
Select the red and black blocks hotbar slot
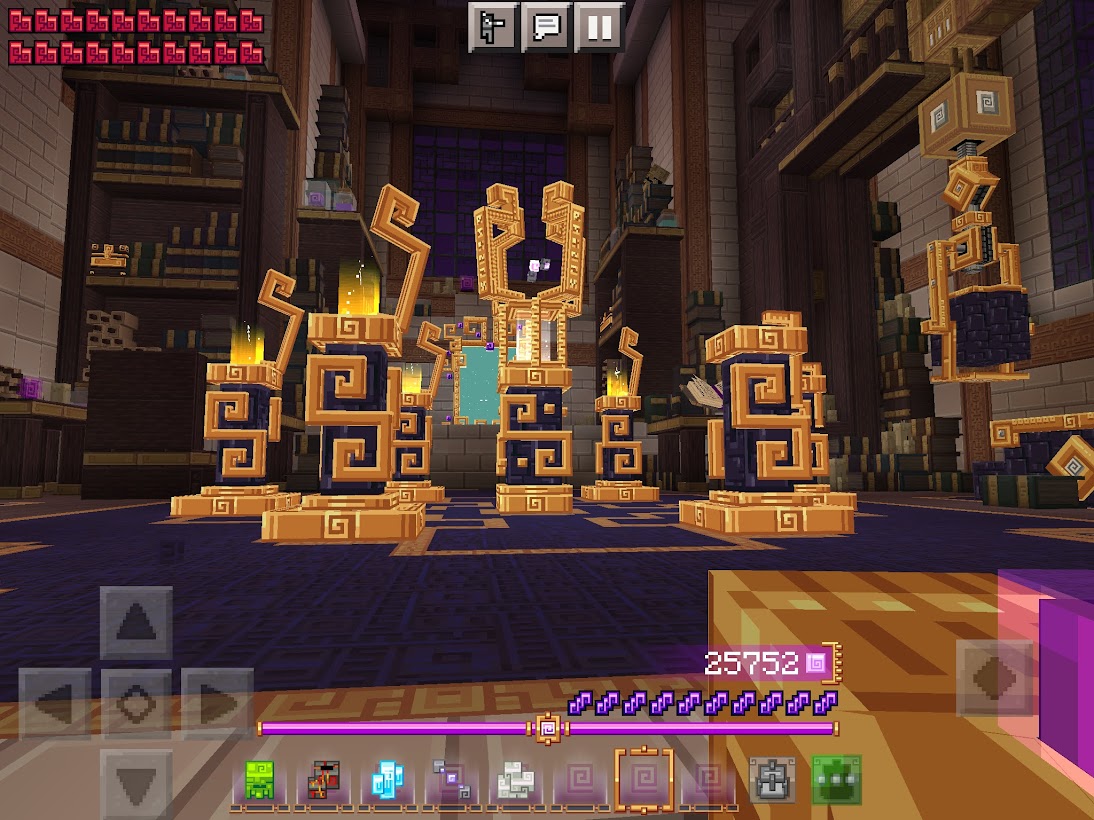click(322, 781)
